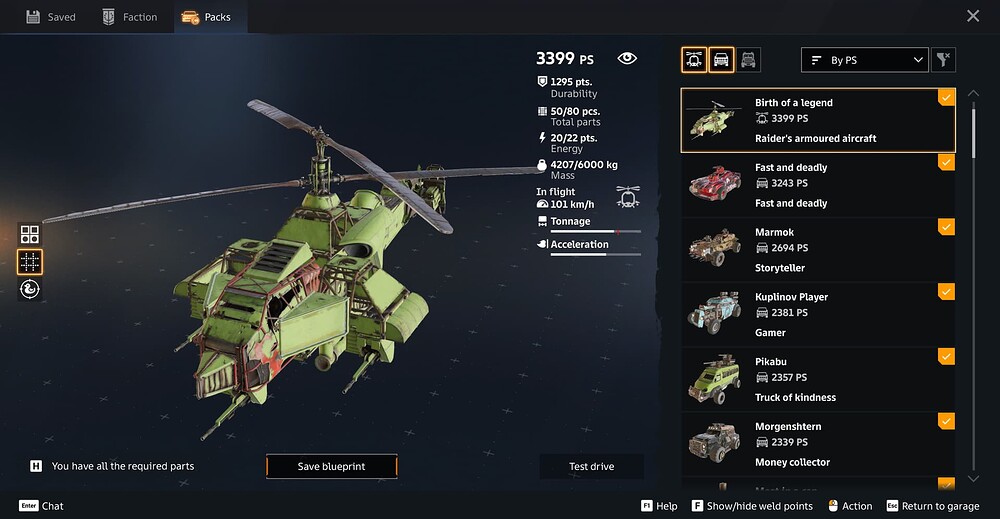Select the Packs tab

coord(206,17)
